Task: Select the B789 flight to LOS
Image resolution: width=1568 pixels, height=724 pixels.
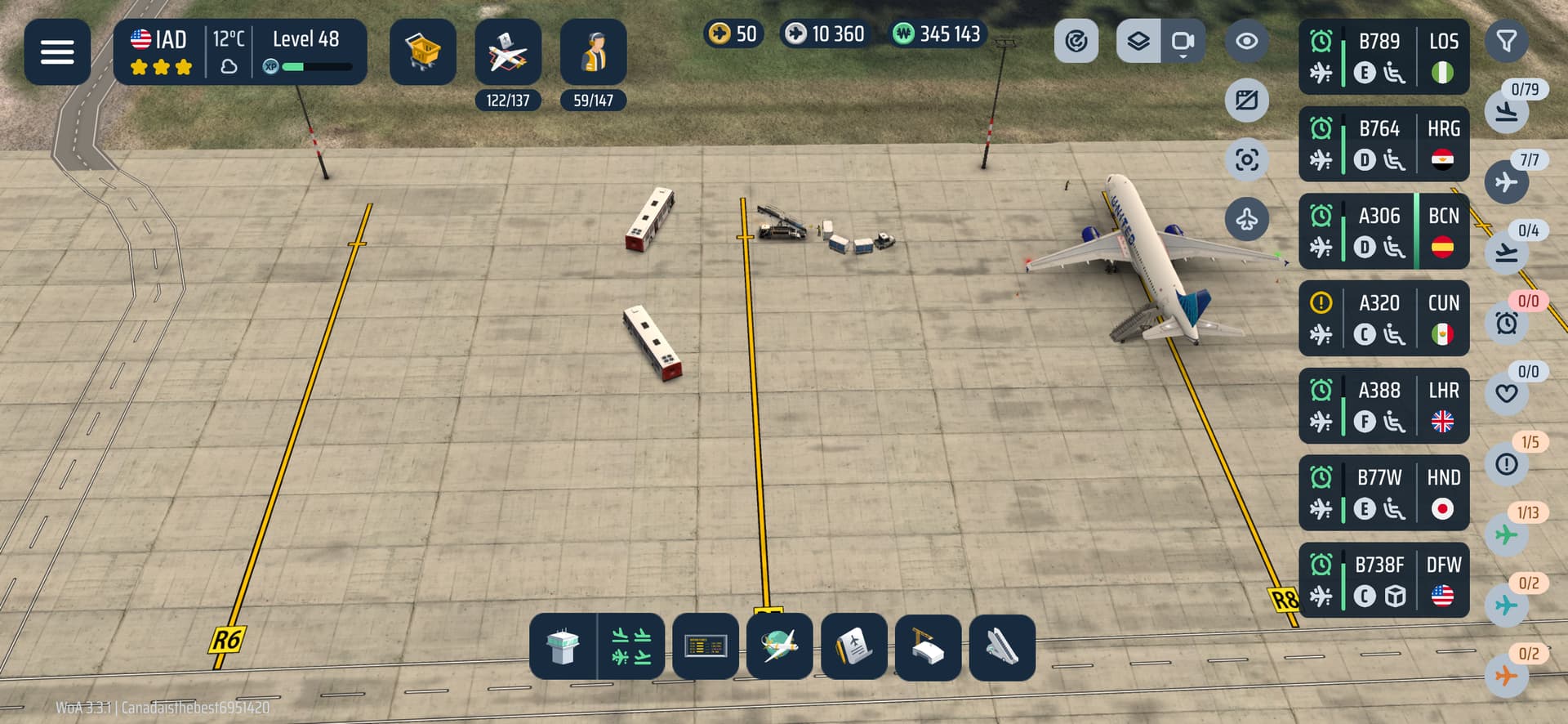Action: tap(1383, 57)
